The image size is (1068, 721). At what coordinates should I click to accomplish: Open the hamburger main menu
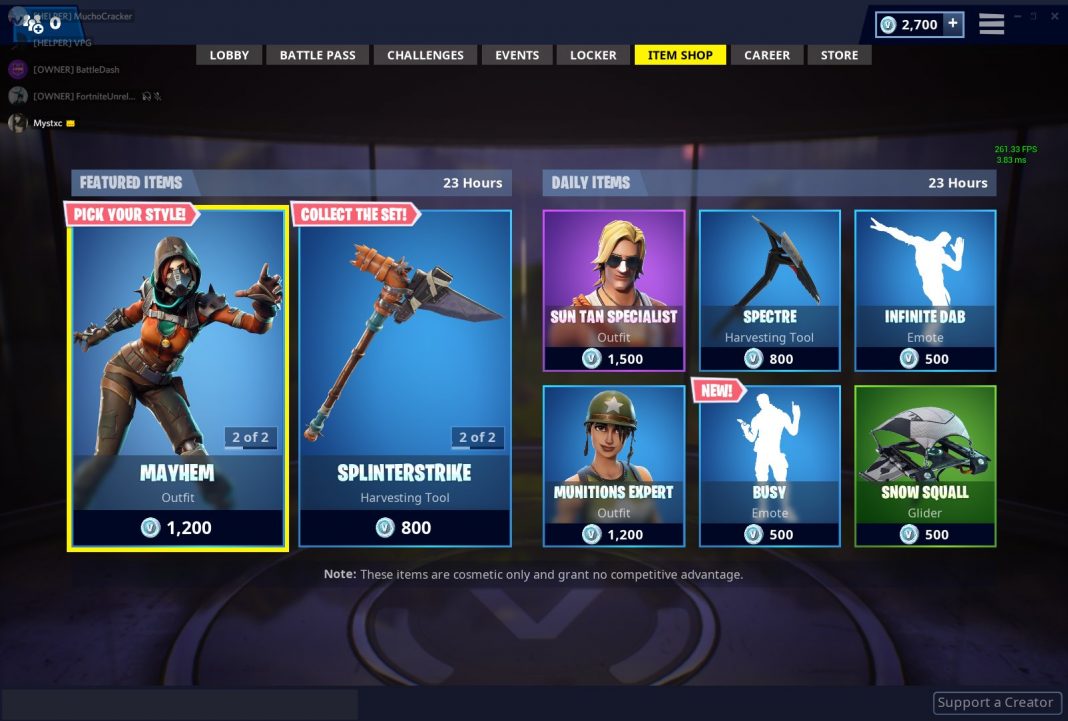click(x=991, y=24)
